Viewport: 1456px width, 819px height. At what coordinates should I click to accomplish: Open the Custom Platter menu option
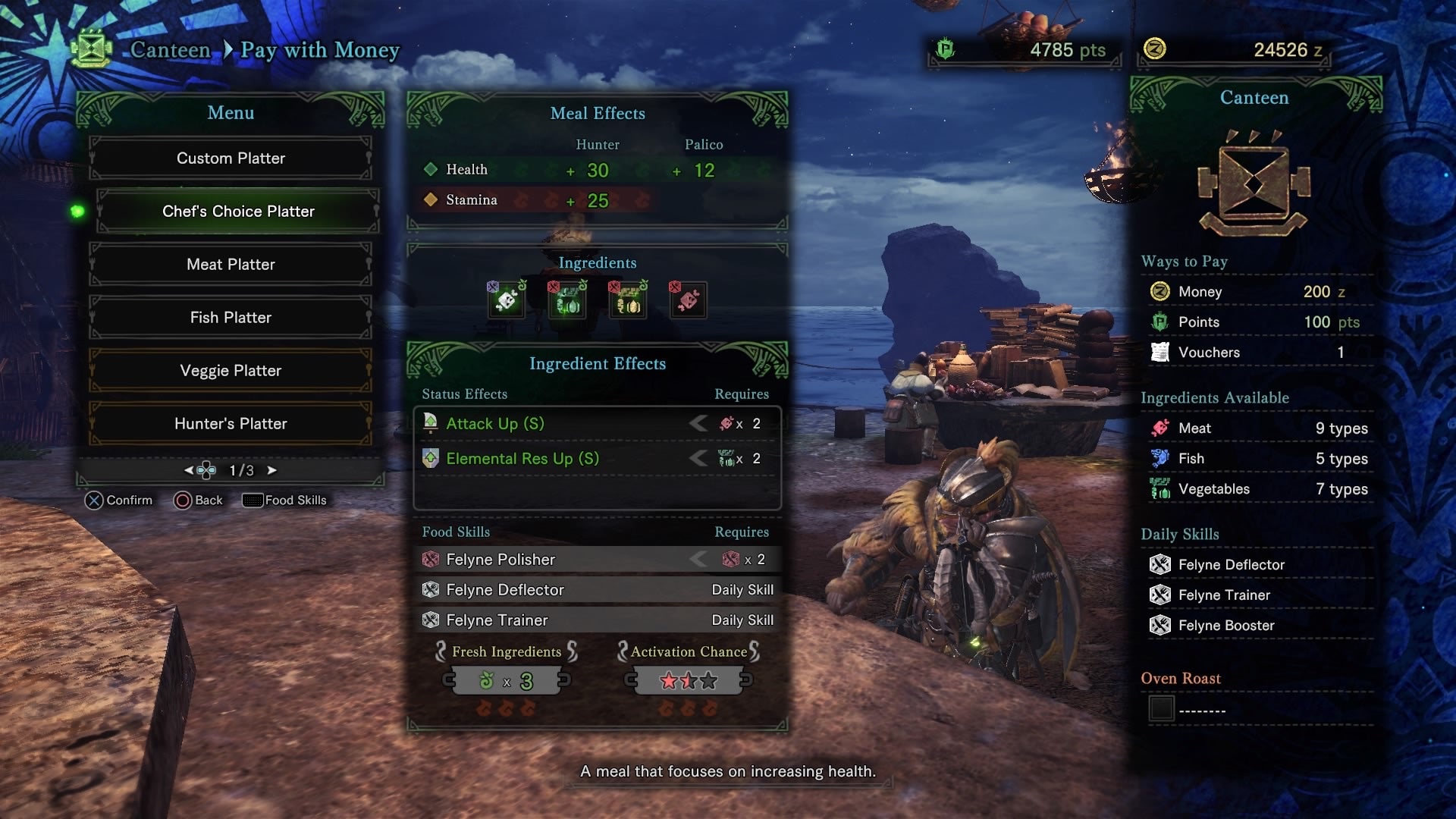coord(231,158)
